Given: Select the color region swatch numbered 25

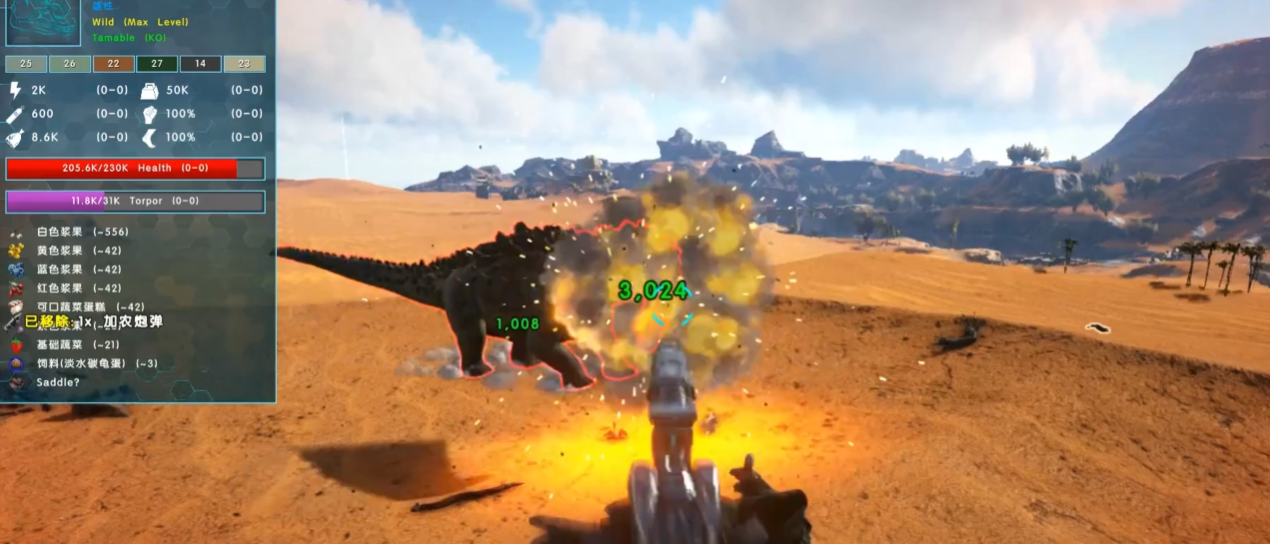Looking at the screenshot, I should [26, 64].
